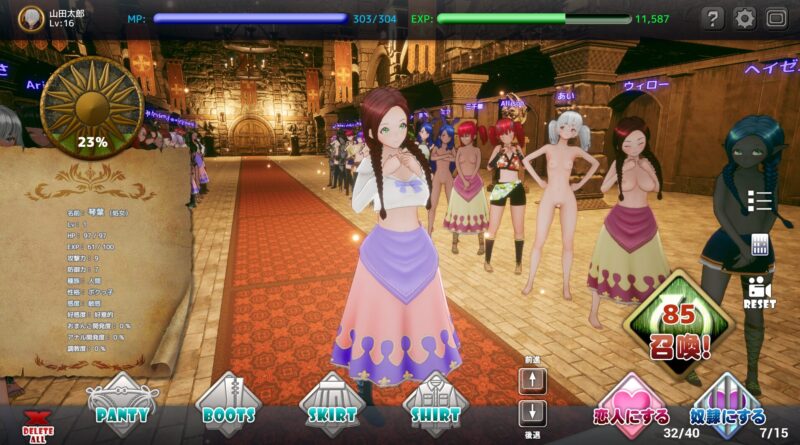Reset the camera with the RESET icon
This screenshot has height=445, width=800.
point(760,290)
